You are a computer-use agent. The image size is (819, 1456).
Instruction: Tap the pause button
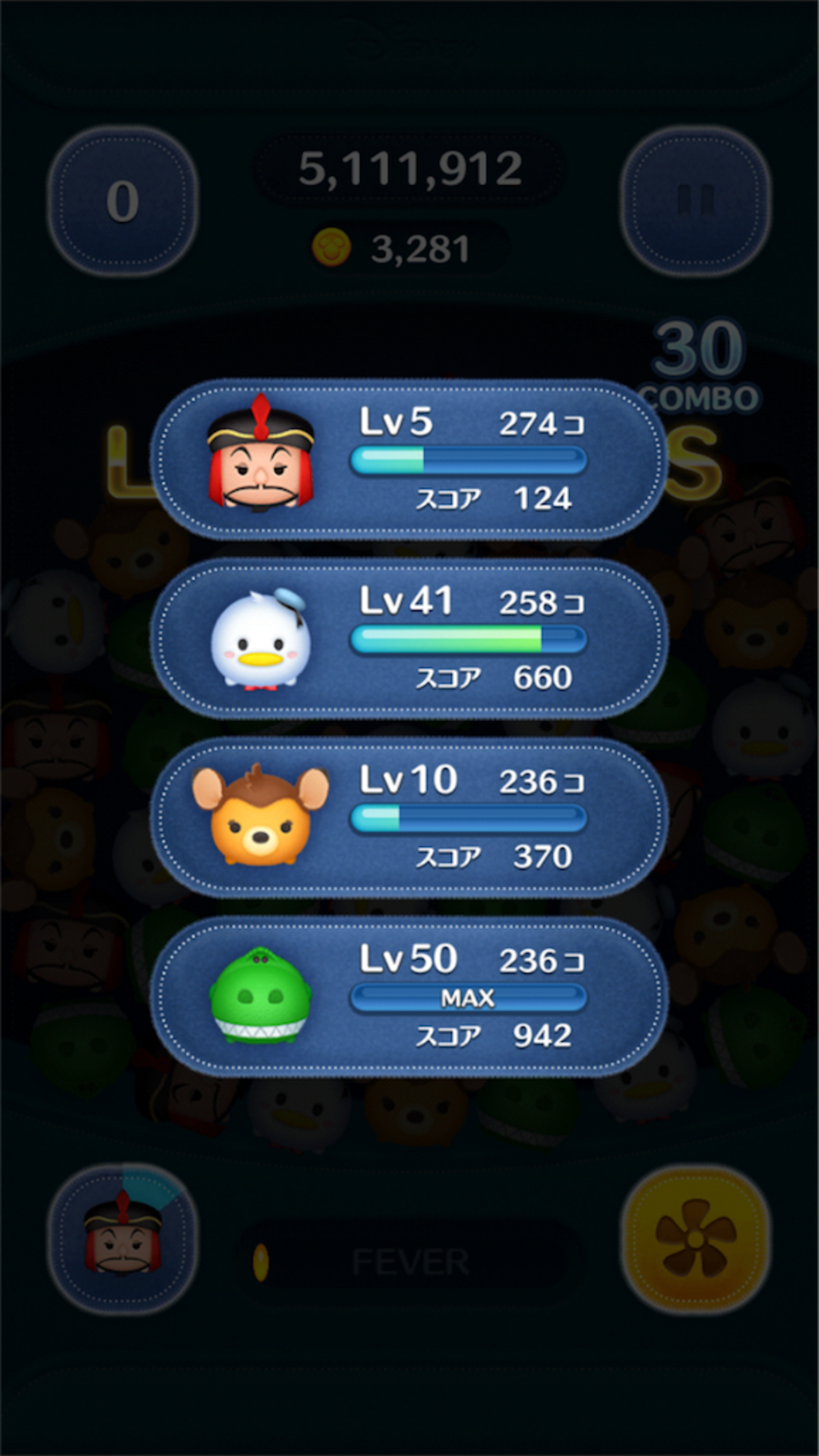(695, 200)
